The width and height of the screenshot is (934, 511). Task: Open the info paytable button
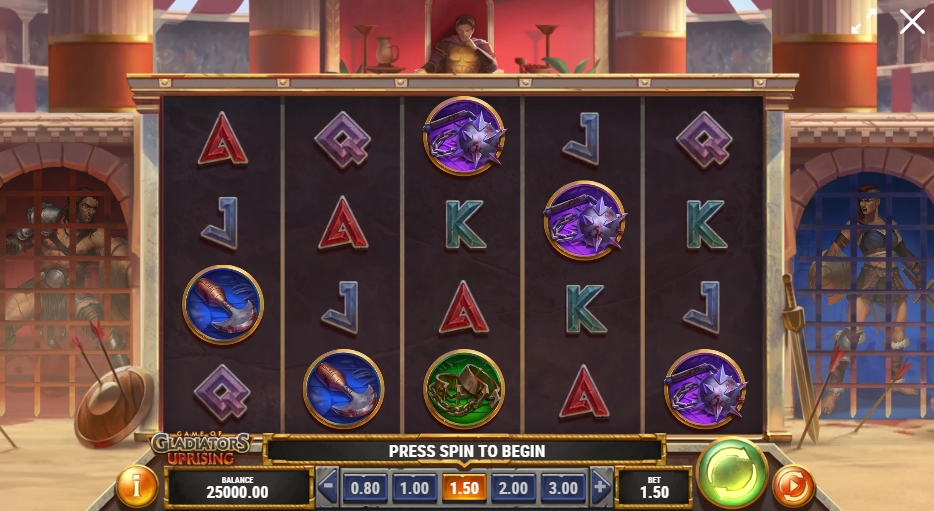tap(137, 486)
